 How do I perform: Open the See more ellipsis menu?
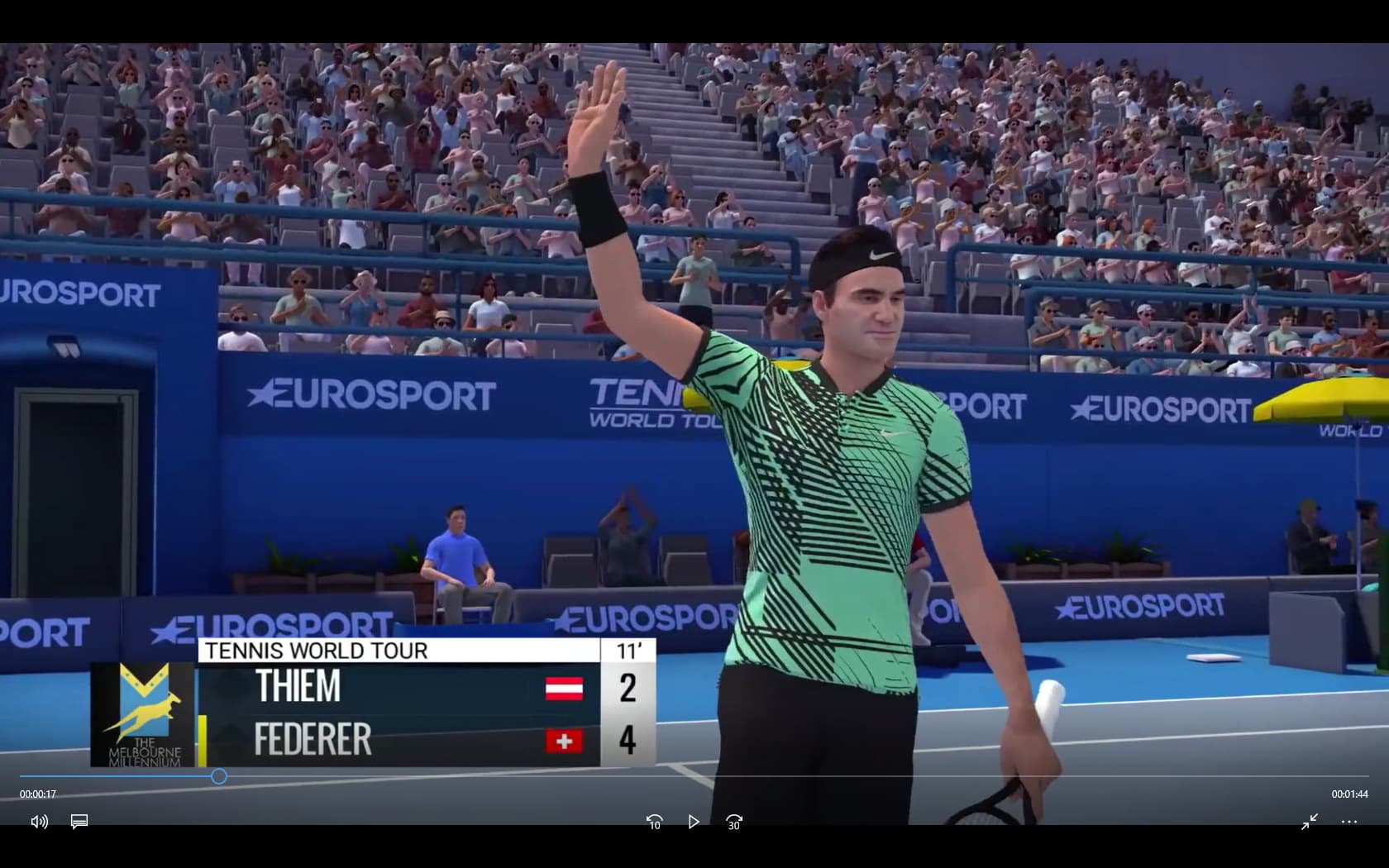click(1350, 822)
